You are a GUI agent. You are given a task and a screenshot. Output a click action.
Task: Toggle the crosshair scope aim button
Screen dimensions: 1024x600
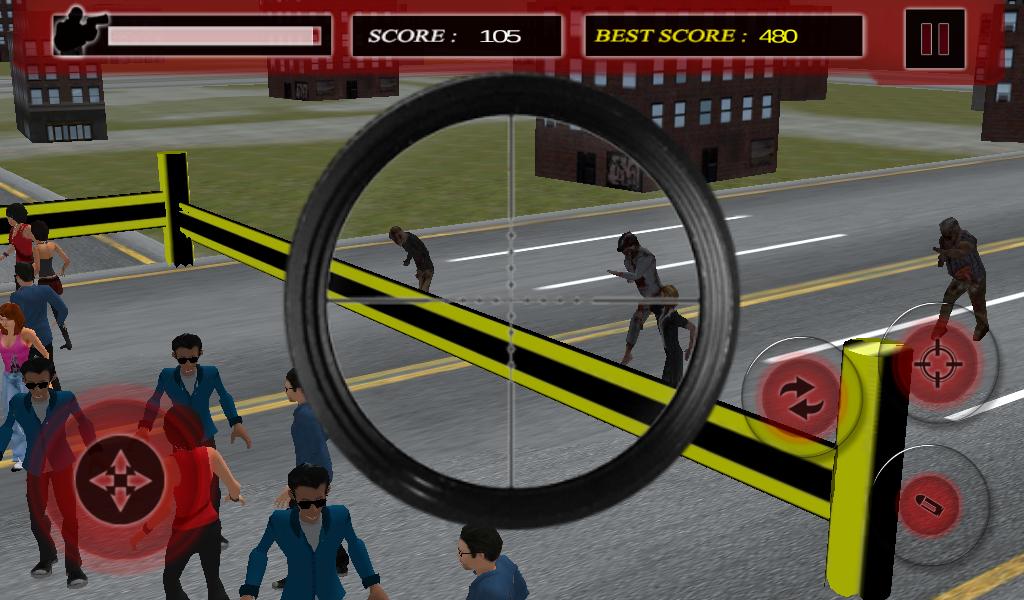point(937,364)
